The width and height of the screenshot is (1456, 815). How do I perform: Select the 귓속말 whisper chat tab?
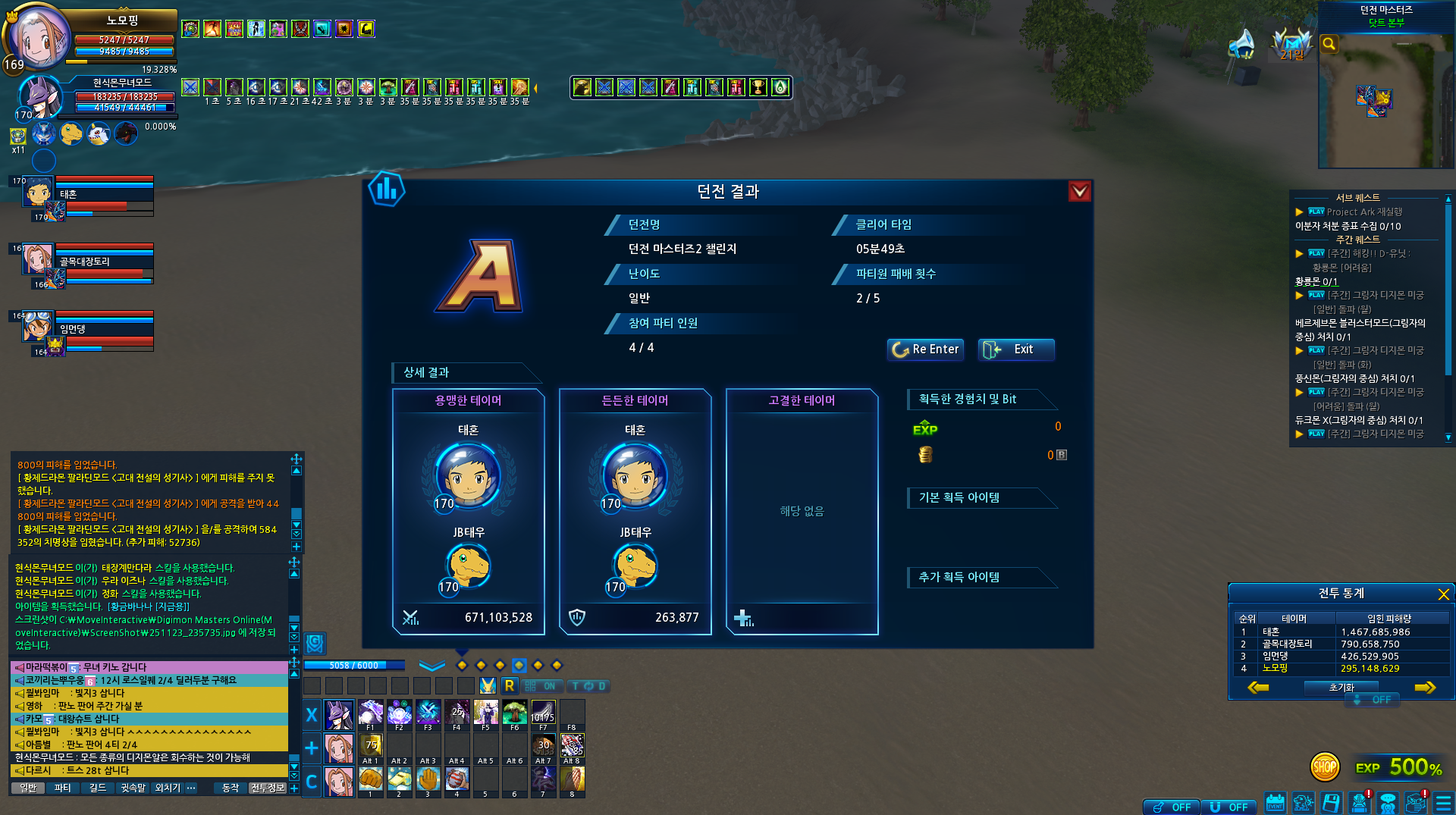pos(133,788)
